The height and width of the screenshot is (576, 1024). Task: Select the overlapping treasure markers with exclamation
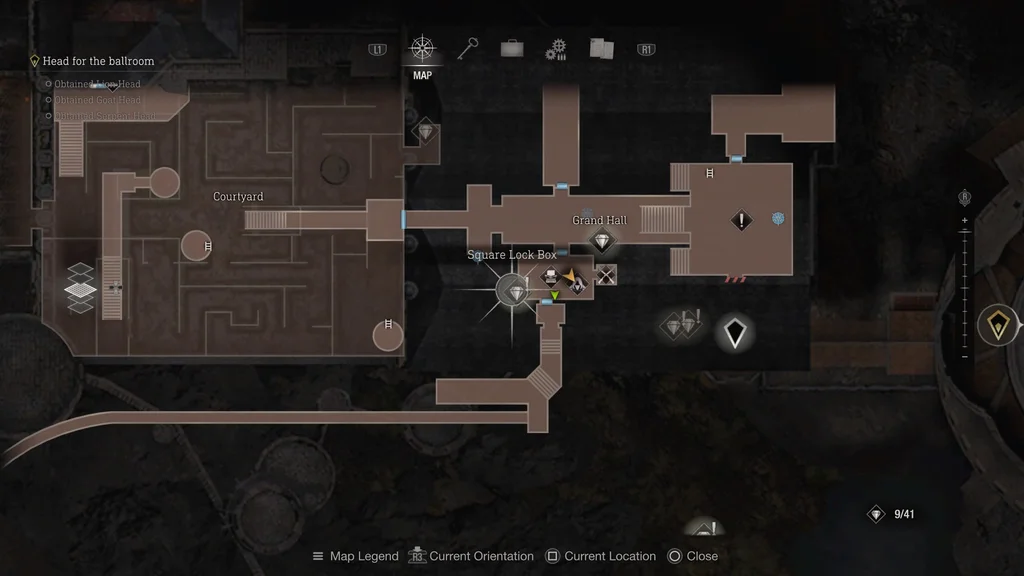[x=681, y=324]
